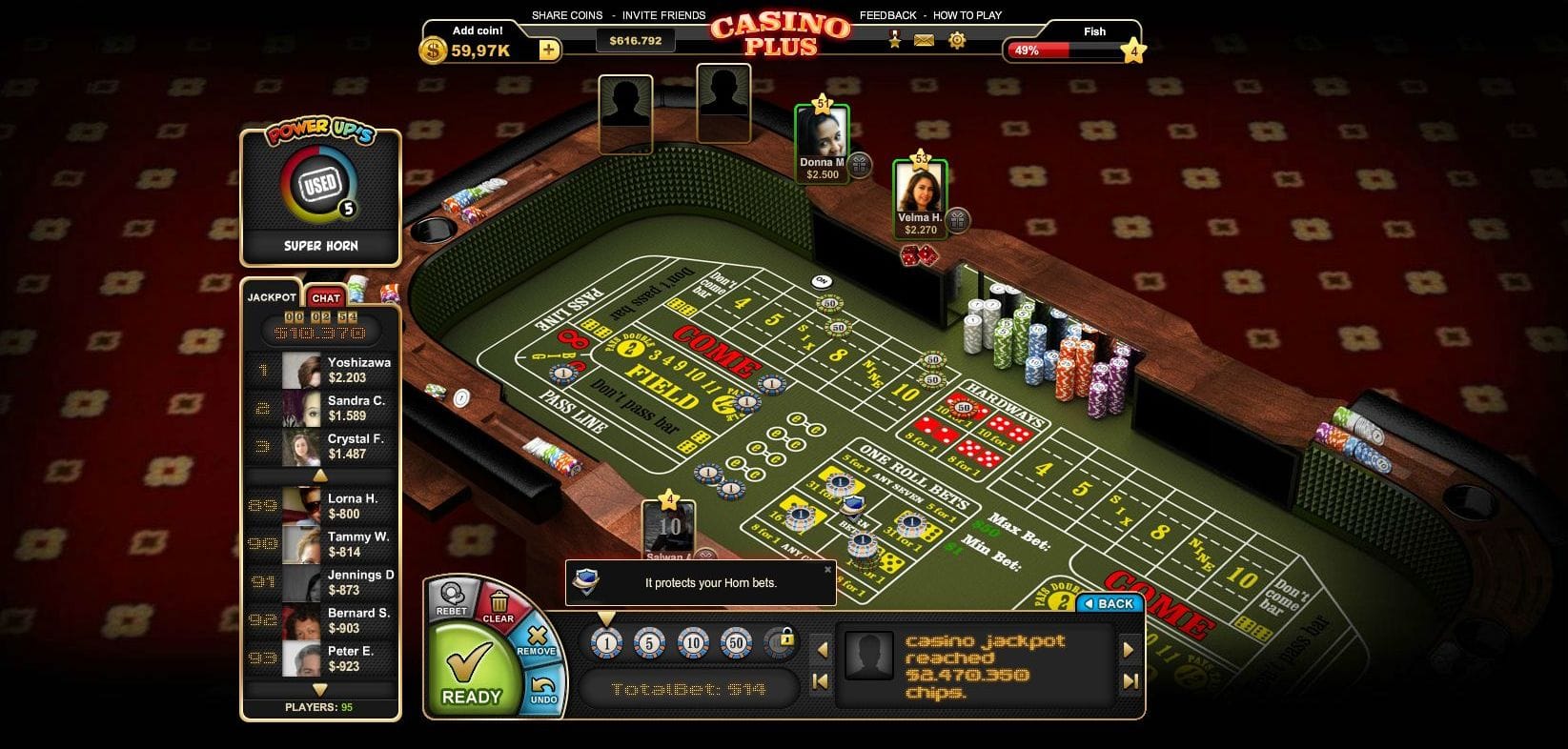Screen dimensions: 1568x749
Task: Open INVITE FRIENDS
Action: click(x=663, y=15)
